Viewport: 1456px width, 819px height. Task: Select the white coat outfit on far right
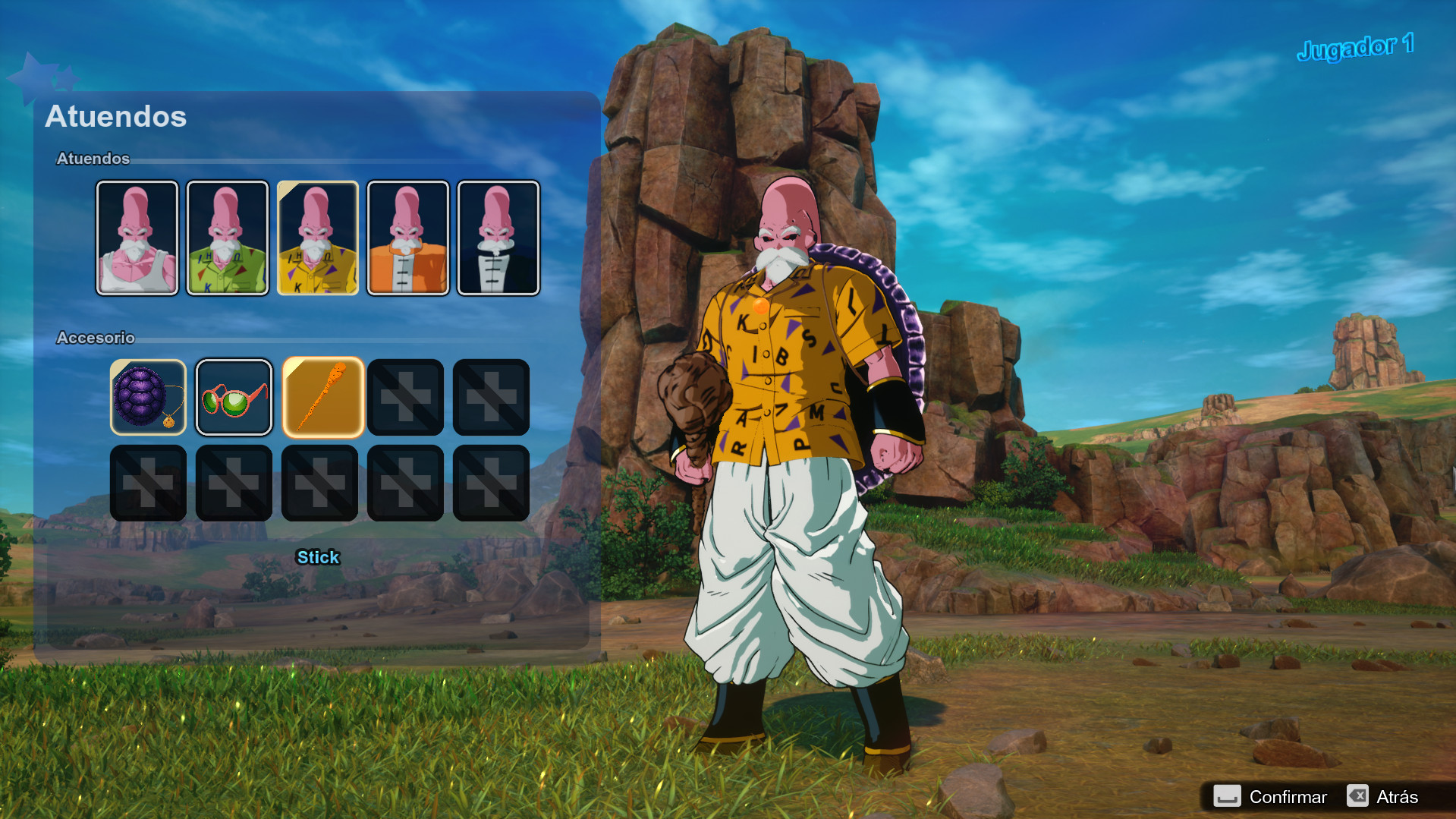click(x=498, y=237)
